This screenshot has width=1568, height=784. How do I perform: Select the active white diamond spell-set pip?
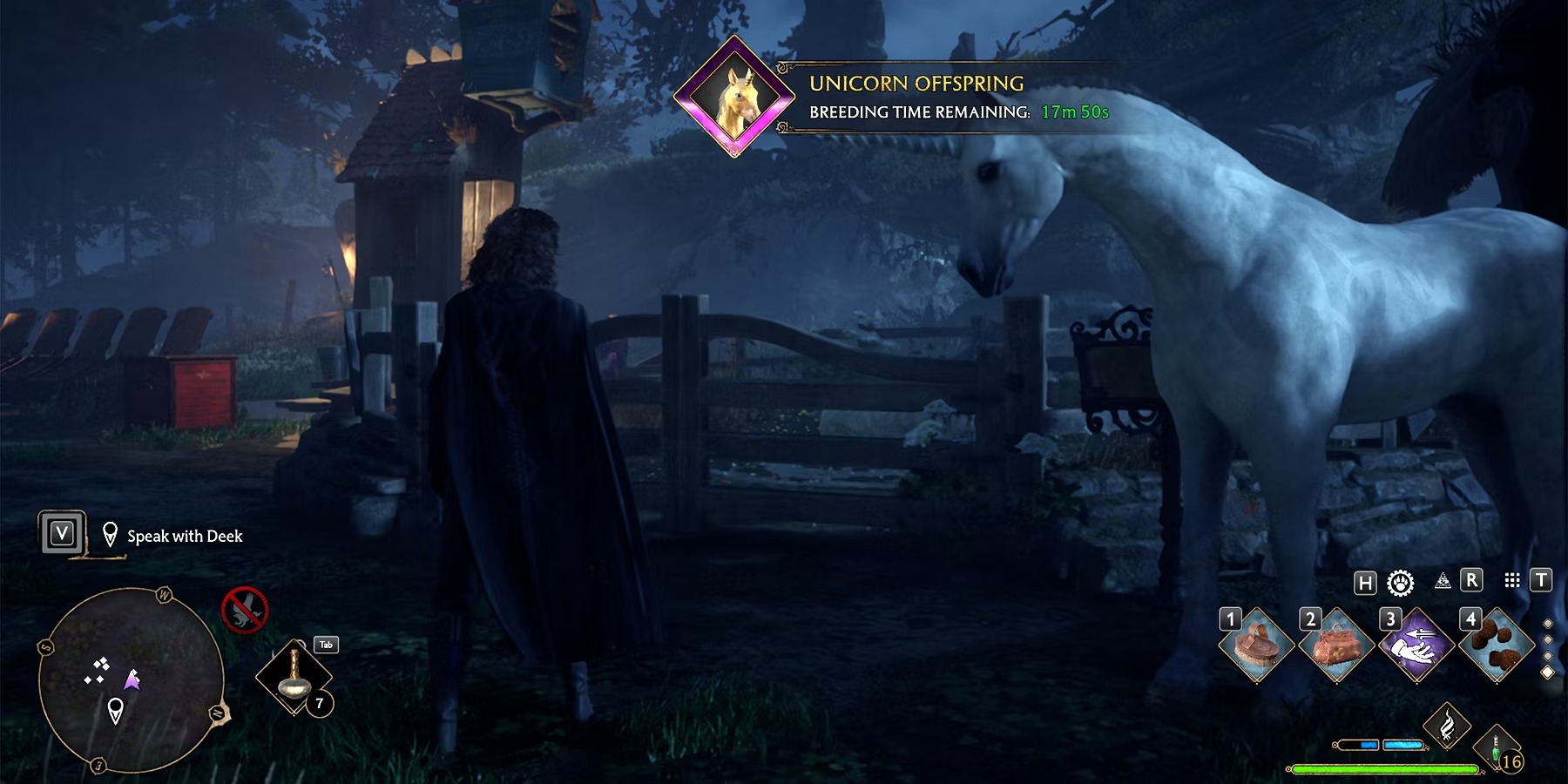[1548, 672]
